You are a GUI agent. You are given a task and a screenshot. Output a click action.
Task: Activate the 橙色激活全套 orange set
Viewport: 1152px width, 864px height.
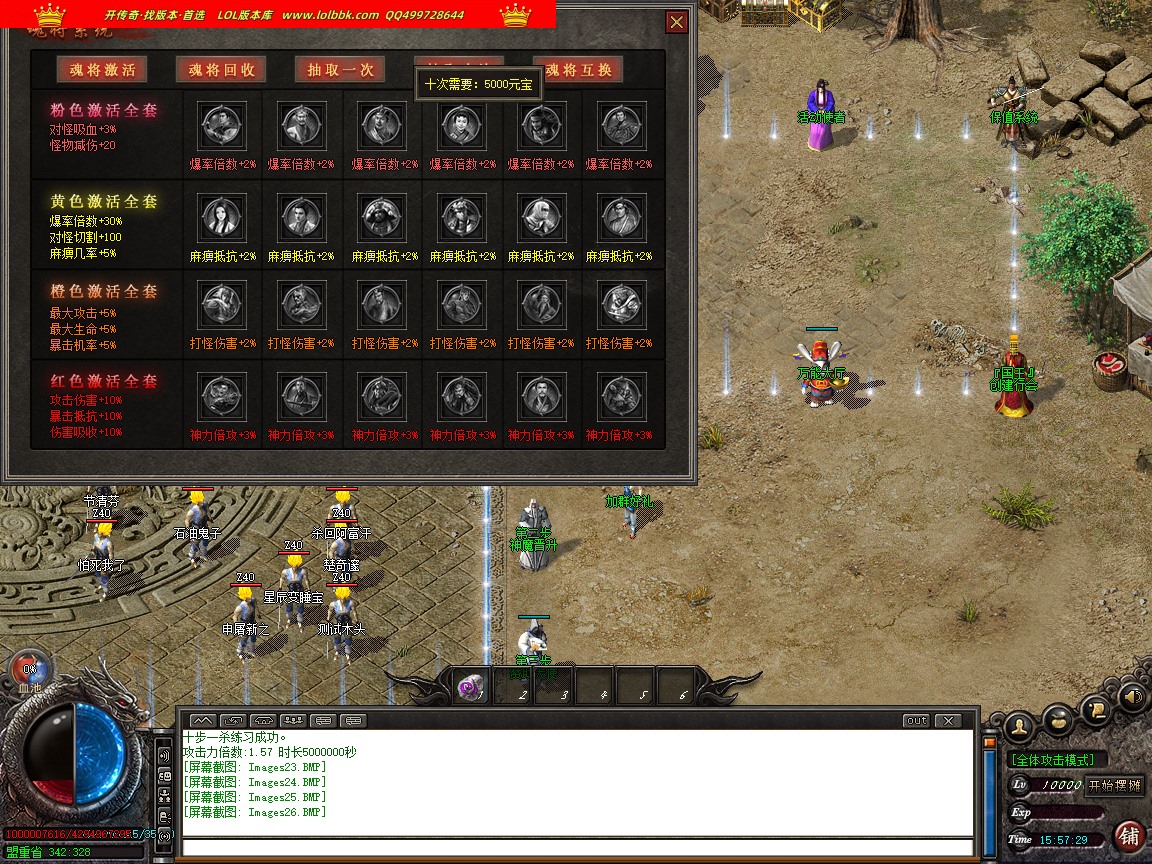coord(104,291)
